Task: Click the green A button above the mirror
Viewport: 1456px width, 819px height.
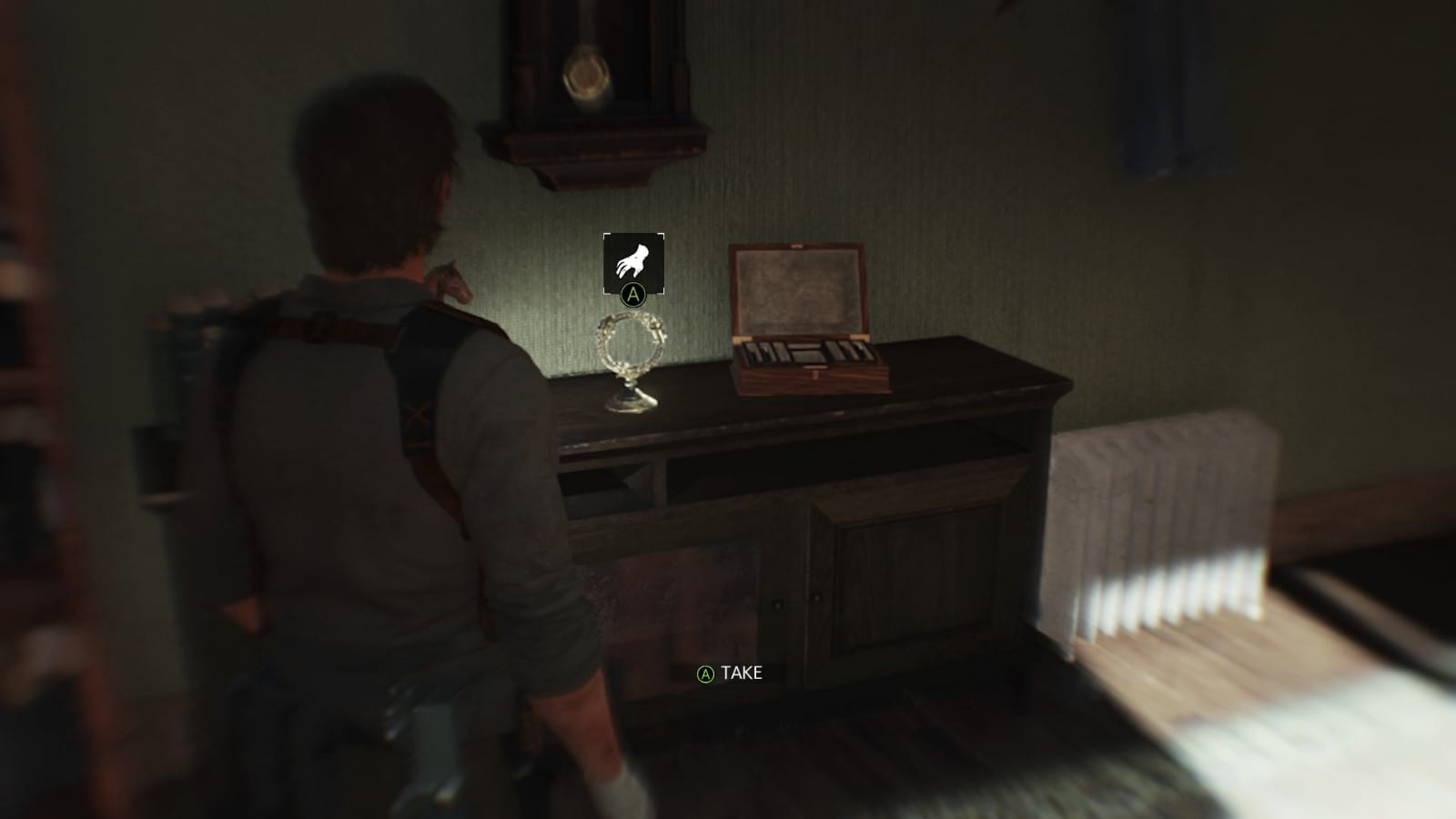Action: click(x=634, y=295)
